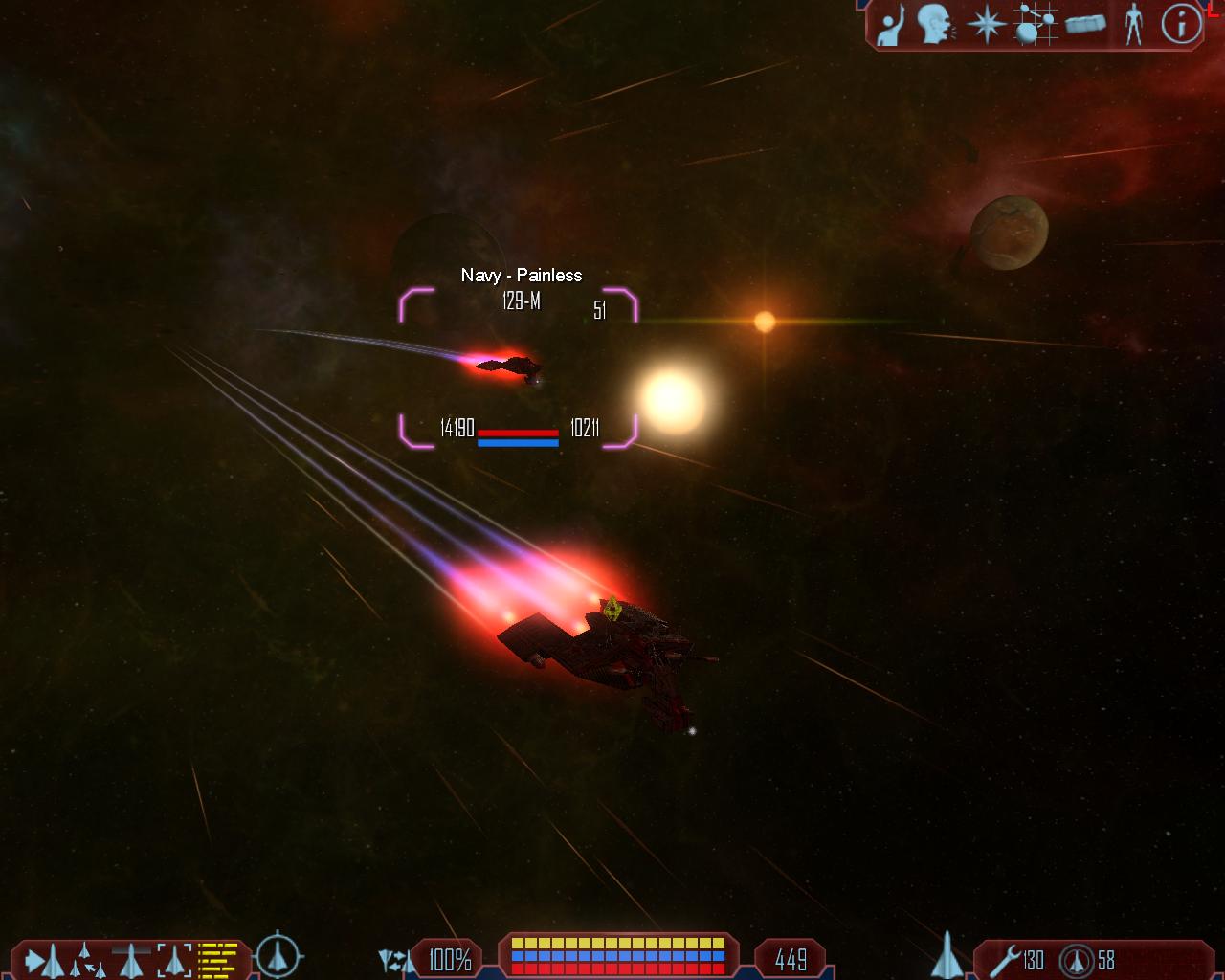Switch to Free Flight bracketed ship icon
Viewport: 1225px width, 980px height.
click(174, 960)
